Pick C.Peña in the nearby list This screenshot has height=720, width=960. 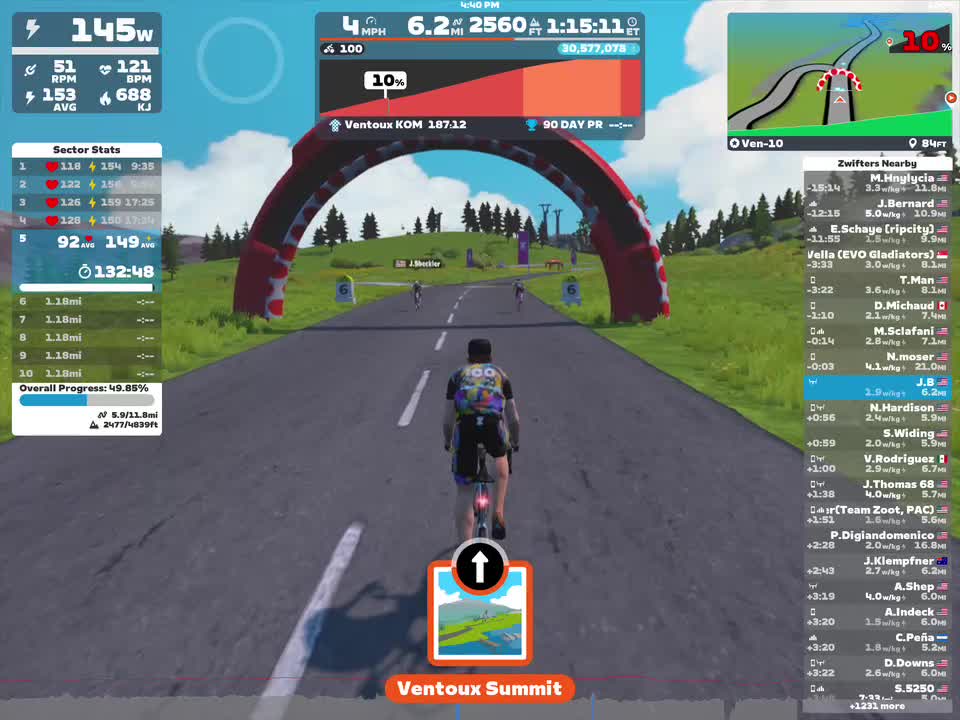tap(877, 642)
